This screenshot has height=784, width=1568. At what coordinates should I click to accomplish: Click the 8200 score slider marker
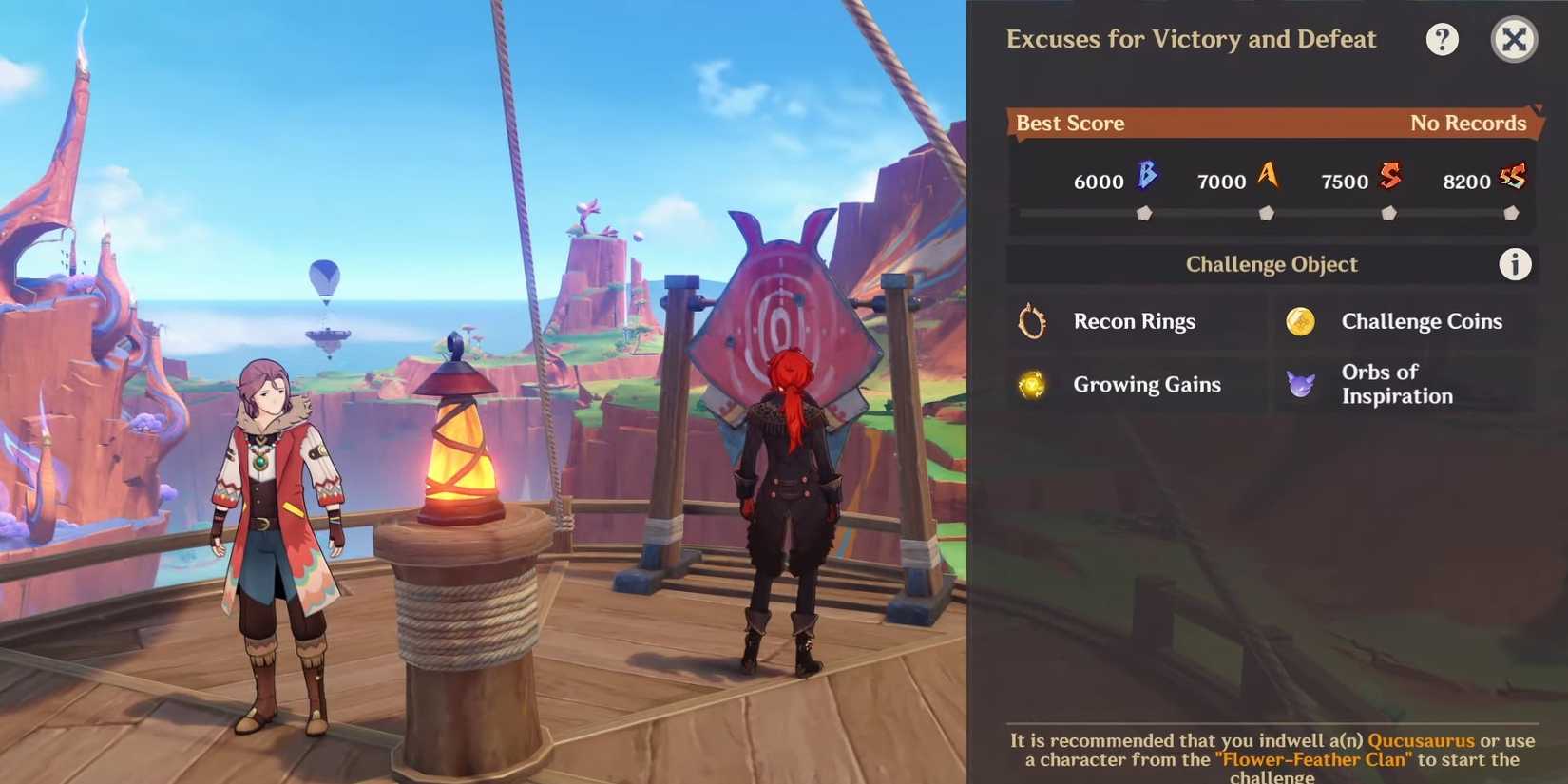[x=1513, y=214]
